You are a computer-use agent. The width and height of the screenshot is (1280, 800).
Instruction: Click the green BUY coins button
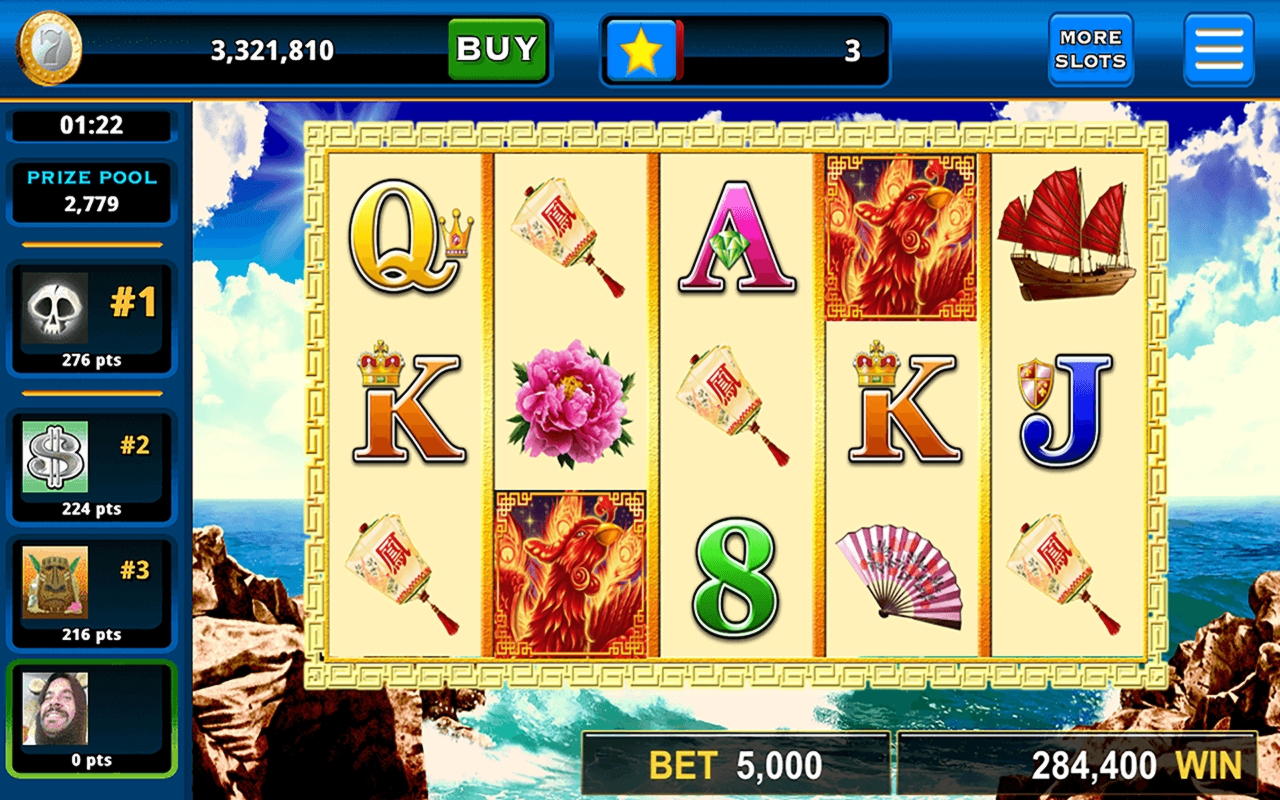coord(497,49)
